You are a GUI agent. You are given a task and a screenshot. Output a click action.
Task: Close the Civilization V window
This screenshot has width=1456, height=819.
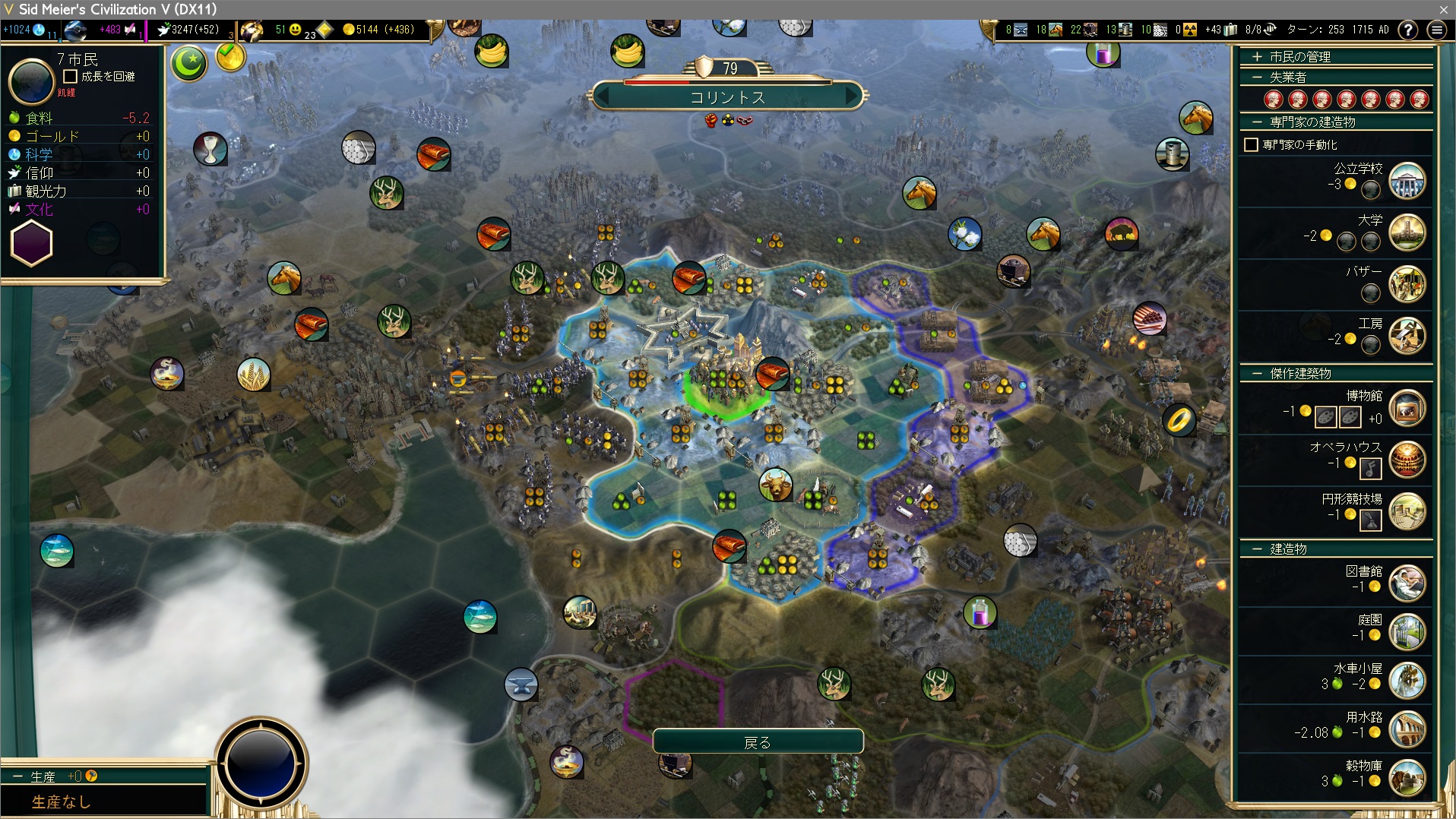[1443, 9]
